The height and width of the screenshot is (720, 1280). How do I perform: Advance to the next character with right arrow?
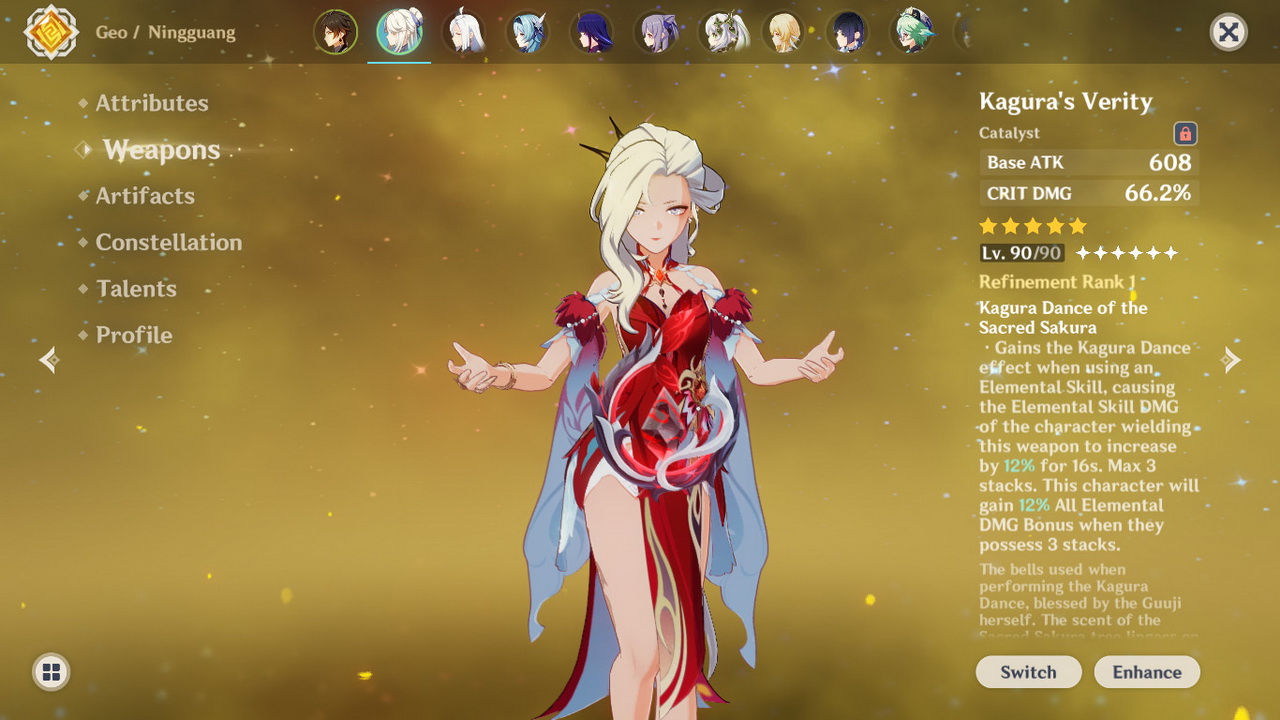click(1231, 360)
